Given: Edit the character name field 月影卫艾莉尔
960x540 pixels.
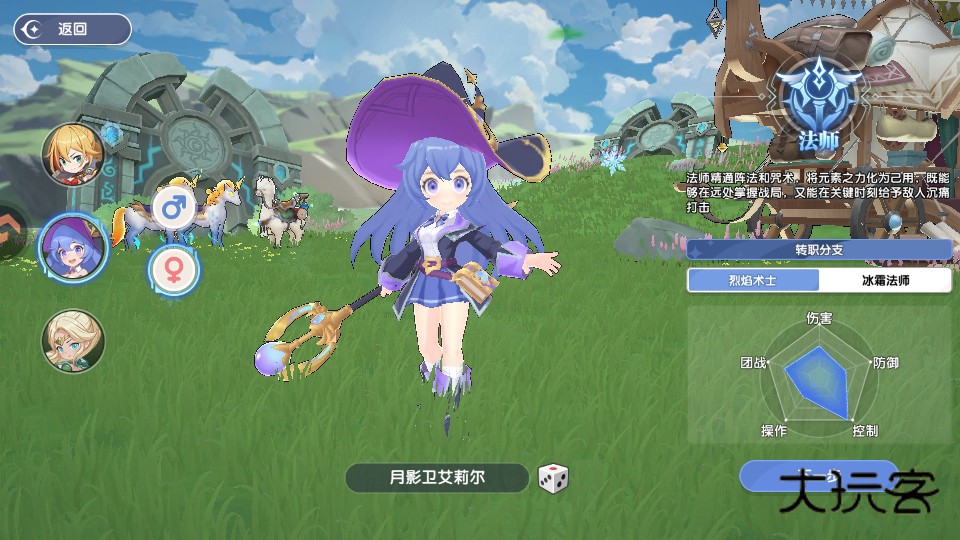Looking at the screenshot, I should 437,478.
